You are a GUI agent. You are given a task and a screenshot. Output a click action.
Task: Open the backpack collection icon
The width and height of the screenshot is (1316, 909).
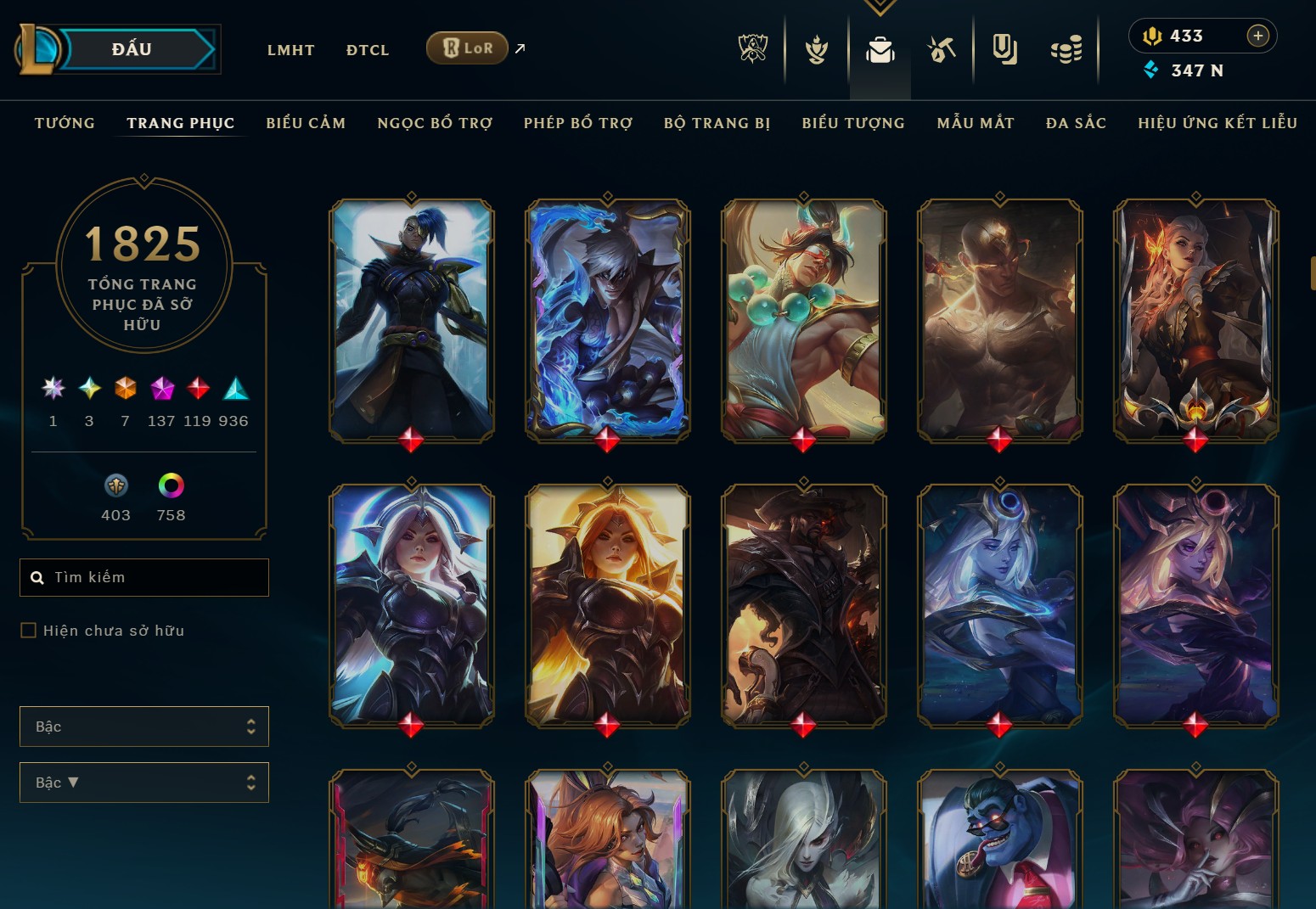tap(880, 50)
